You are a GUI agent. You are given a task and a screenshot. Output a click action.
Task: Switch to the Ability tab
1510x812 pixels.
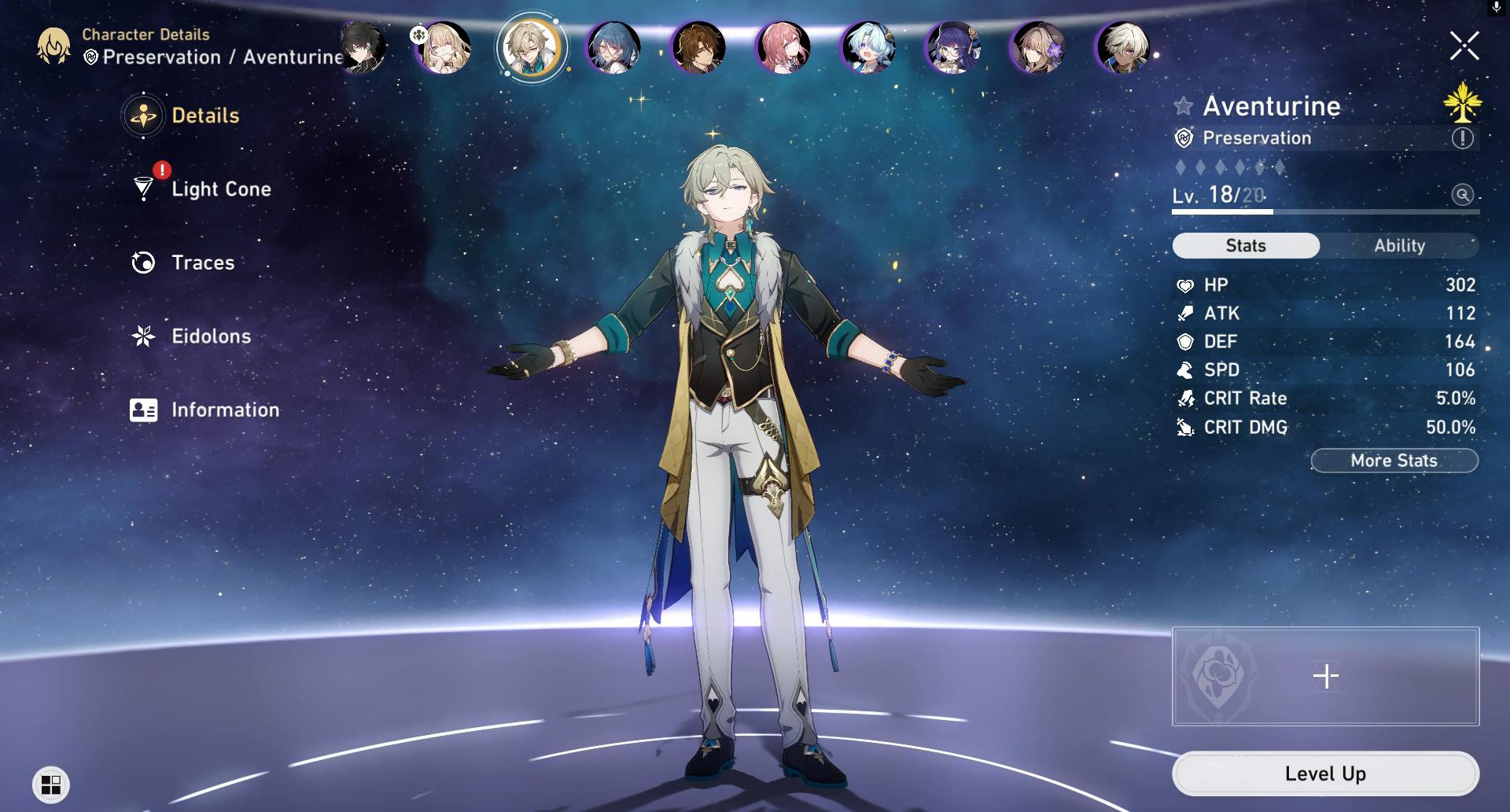(x=1399, y=245)
